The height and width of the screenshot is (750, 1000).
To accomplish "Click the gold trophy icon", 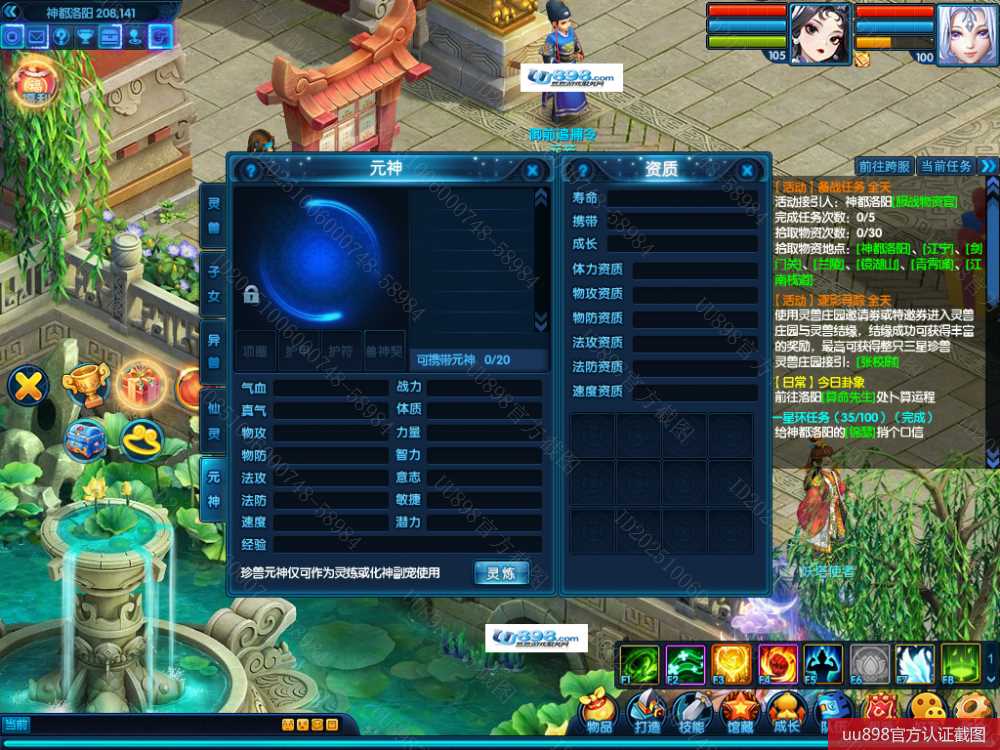I will tap(85, 384).
